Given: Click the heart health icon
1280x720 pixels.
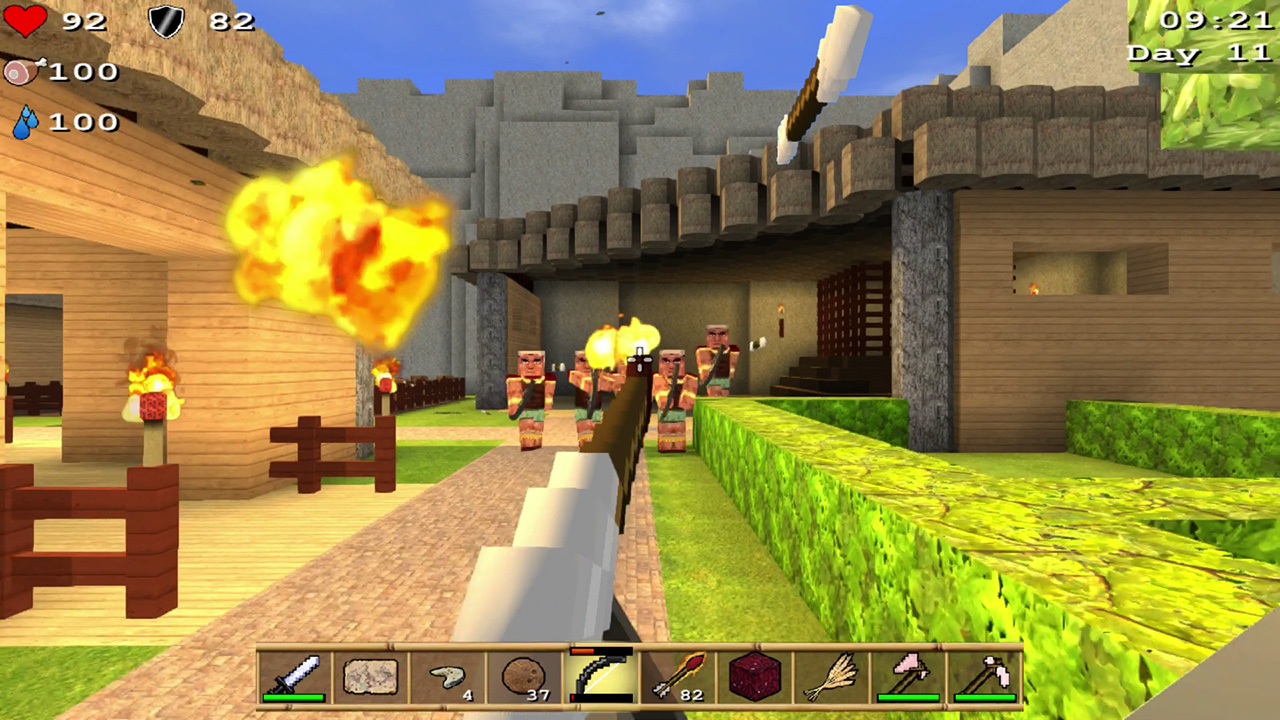Looking at the screenshot, I should point(27,22).
